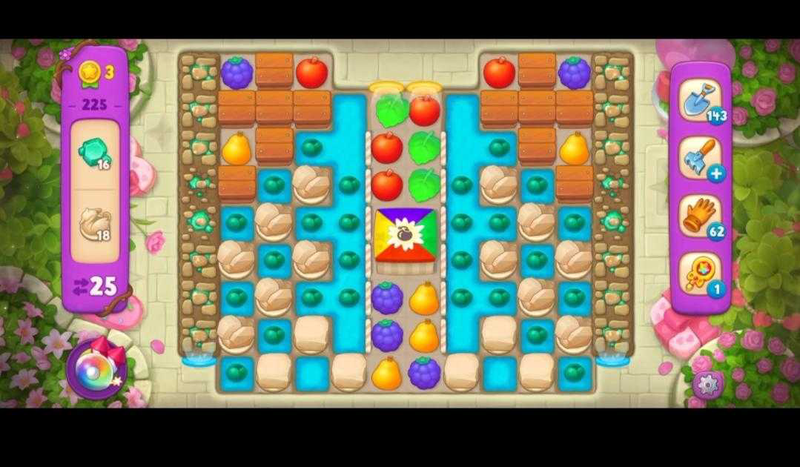Use the golden flower key booster
Image resolution: width=800 pixels, height=467 pixels.
tap(701, 273)
